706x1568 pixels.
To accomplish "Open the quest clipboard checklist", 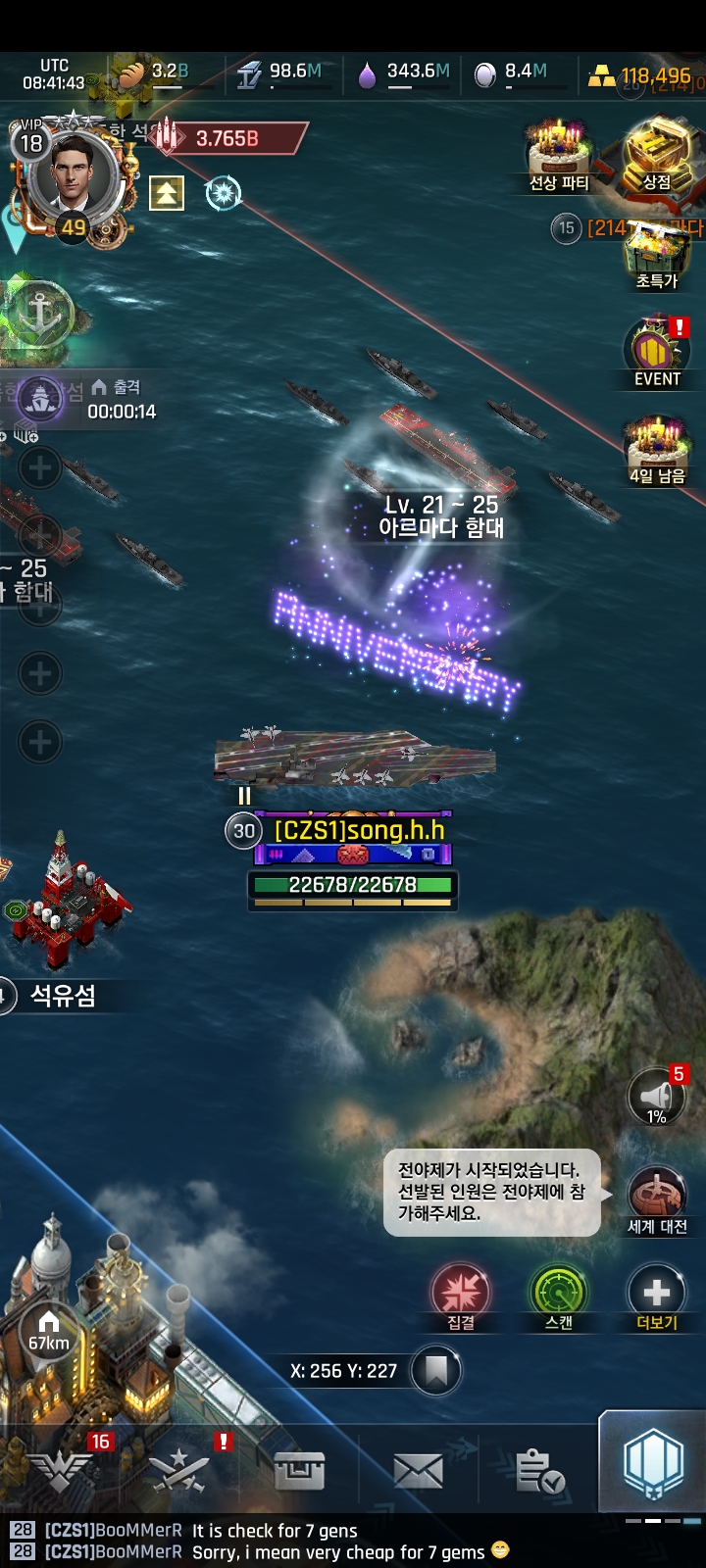I will (x=538, y=1470).
